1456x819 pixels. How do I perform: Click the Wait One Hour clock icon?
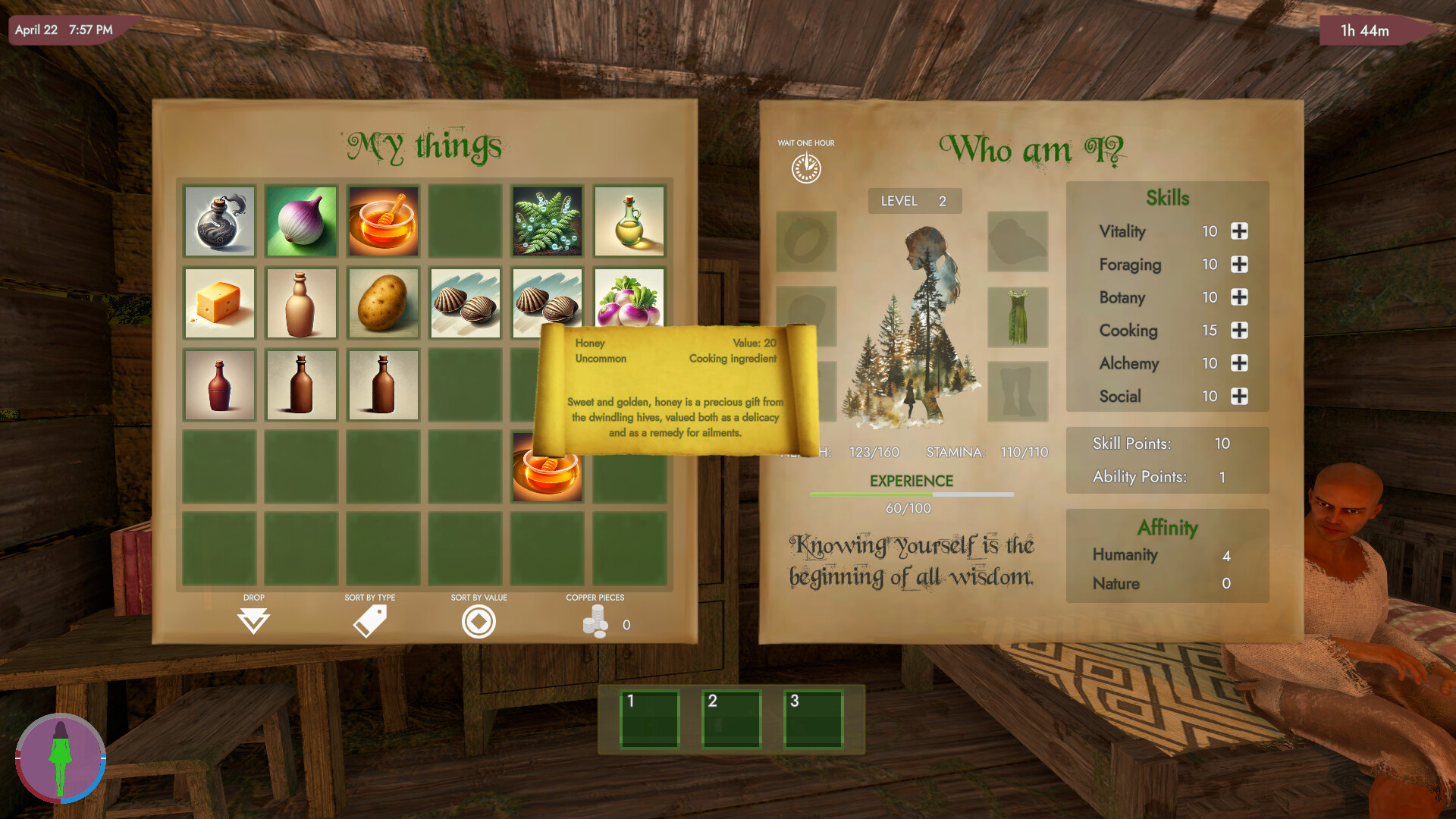tap(806, 168)
